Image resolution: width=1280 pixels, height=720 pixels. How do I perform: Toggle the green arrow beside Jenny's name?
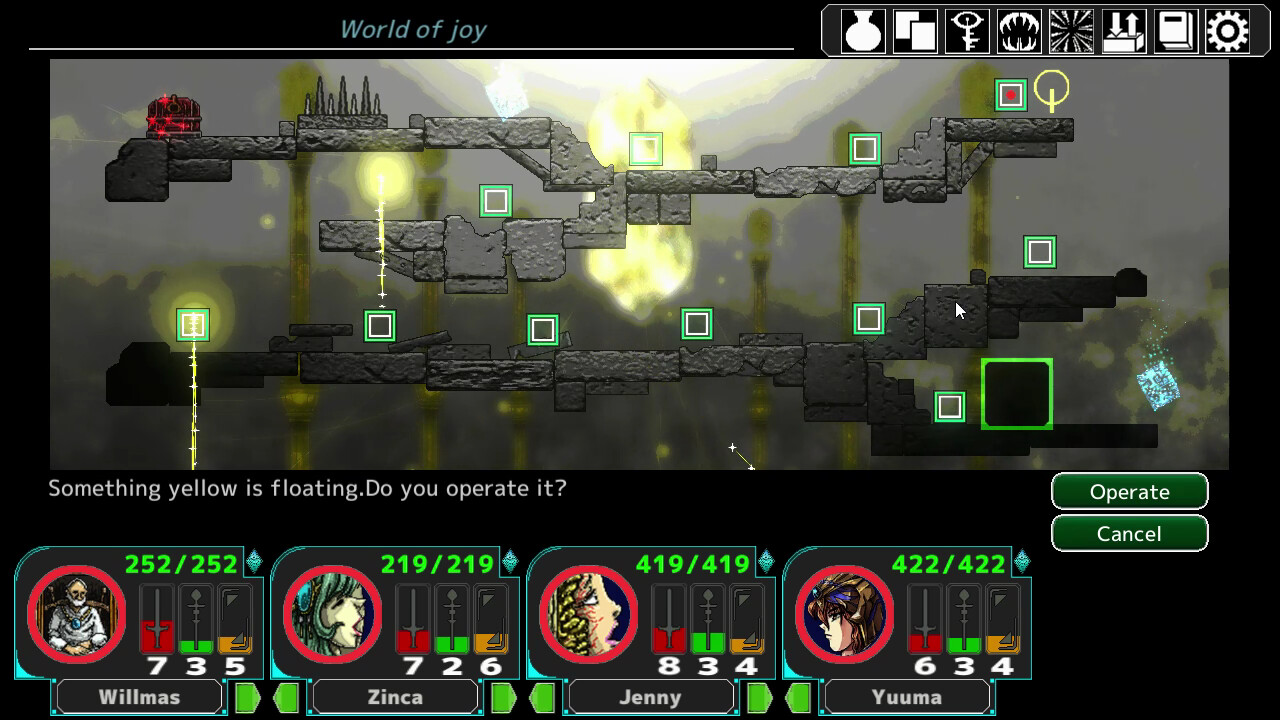pos(760,696)
